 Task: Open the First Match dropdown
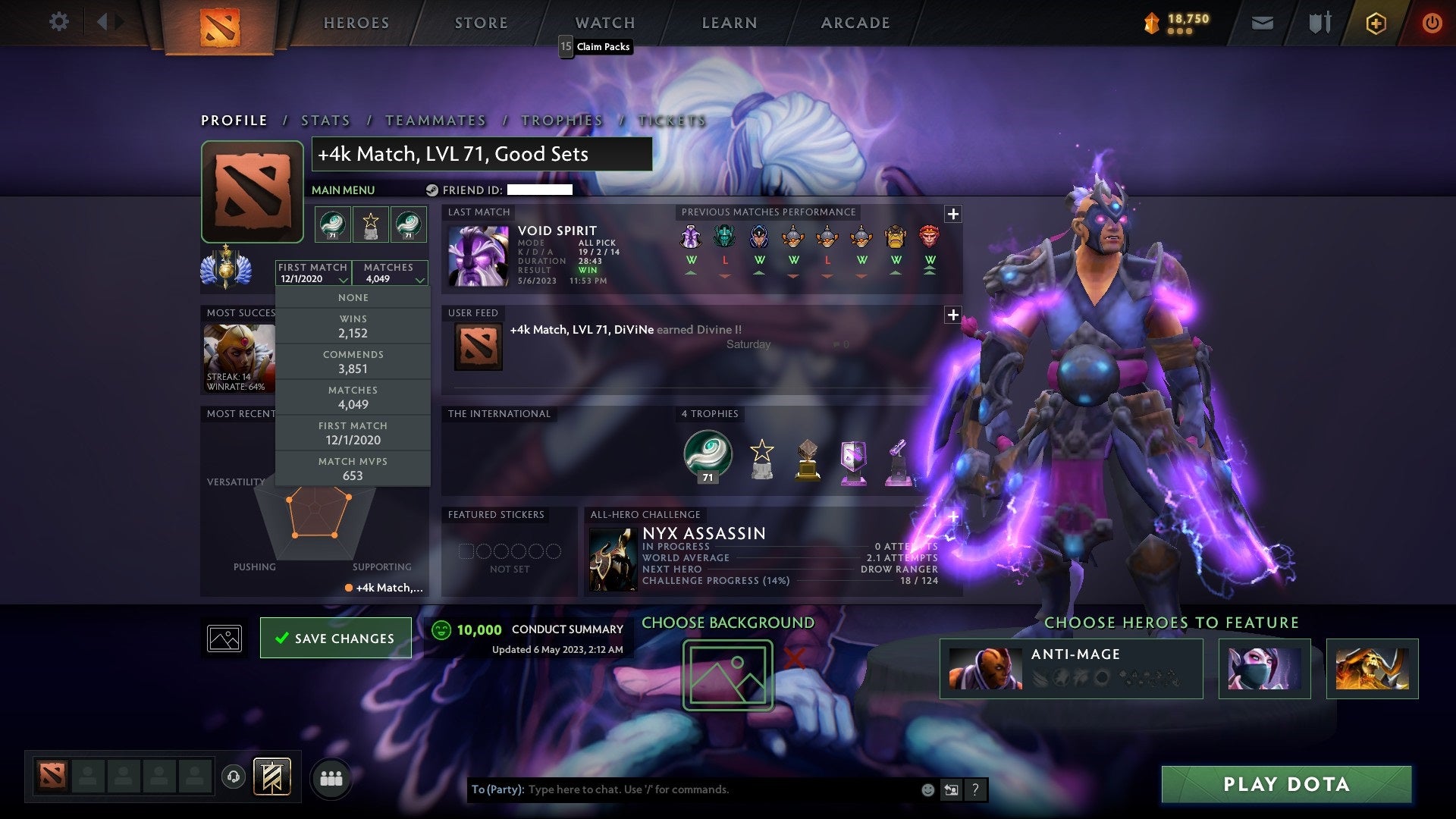click(312, 273)
